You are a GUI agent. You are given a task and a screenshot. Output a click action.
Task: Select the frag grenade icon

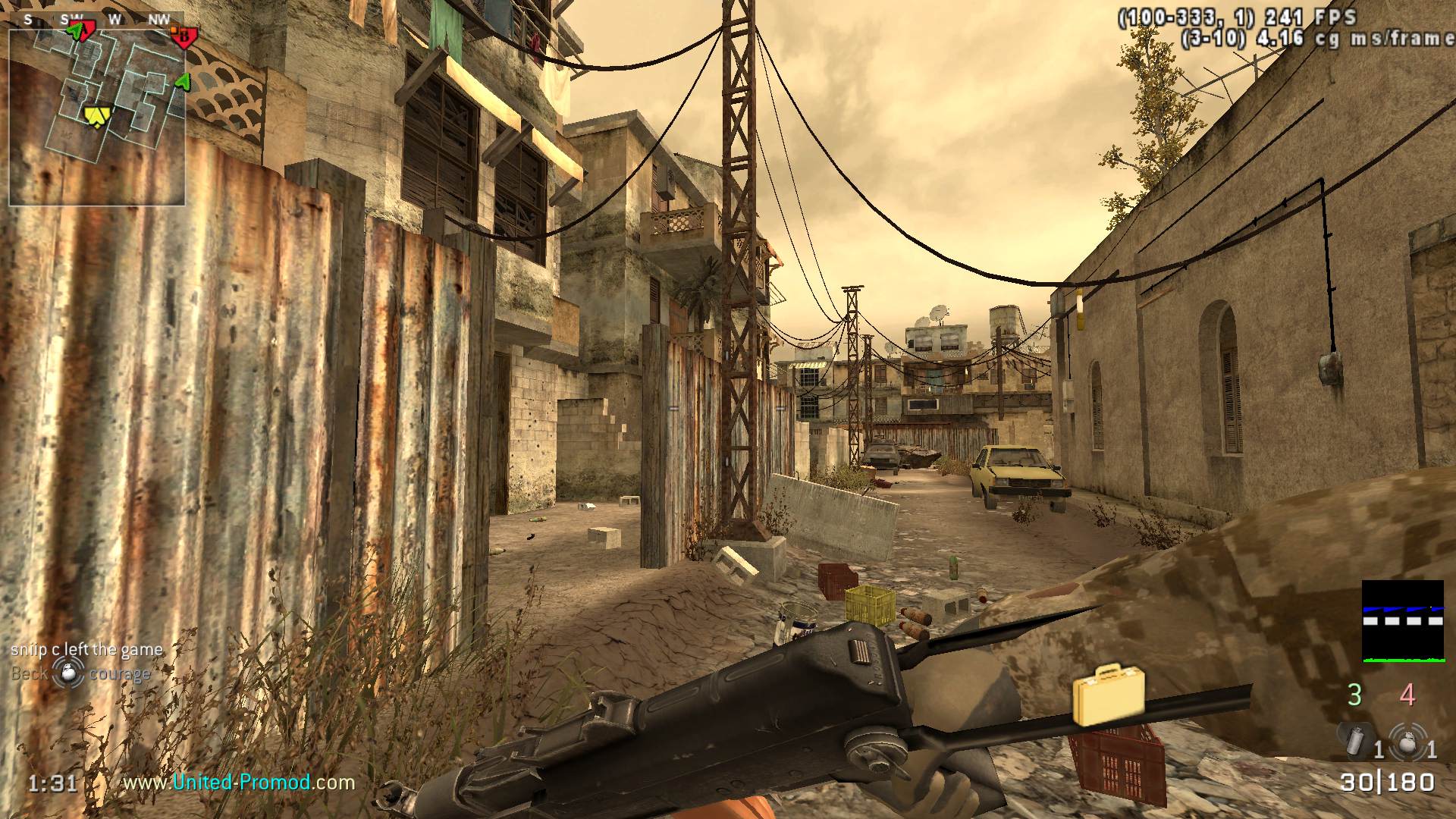(1407, 741)
